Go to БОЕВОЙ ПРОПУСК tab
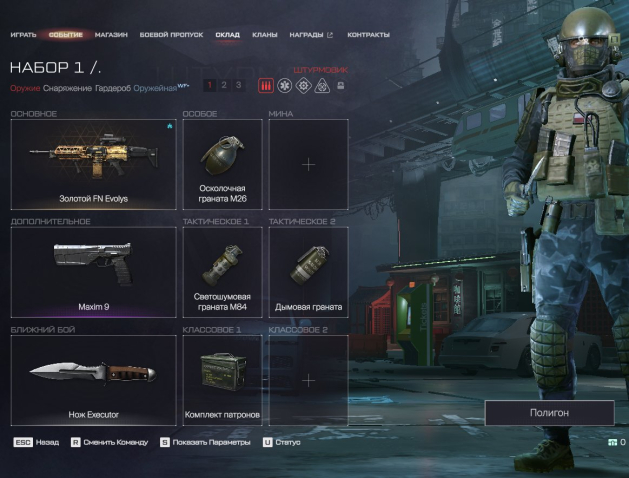Screen dimensions: 629x478 tap(172, 35)
